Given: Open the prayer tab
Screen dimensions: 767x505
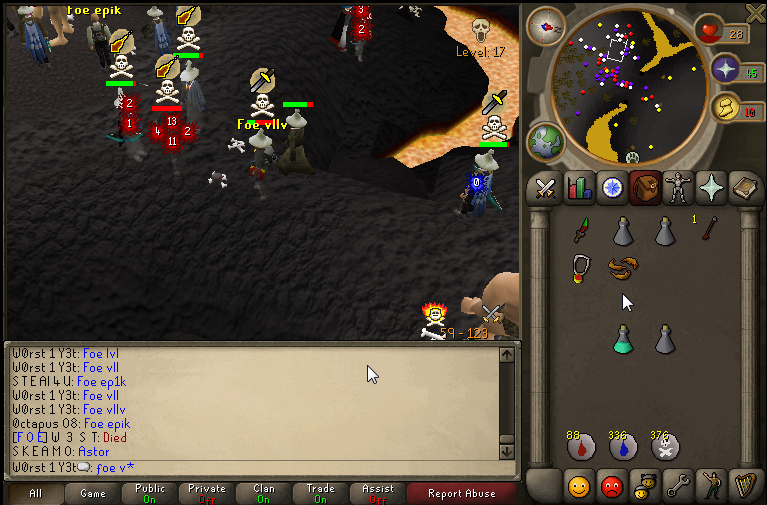Looking at the screenshot, I should (x=711, y=187).
